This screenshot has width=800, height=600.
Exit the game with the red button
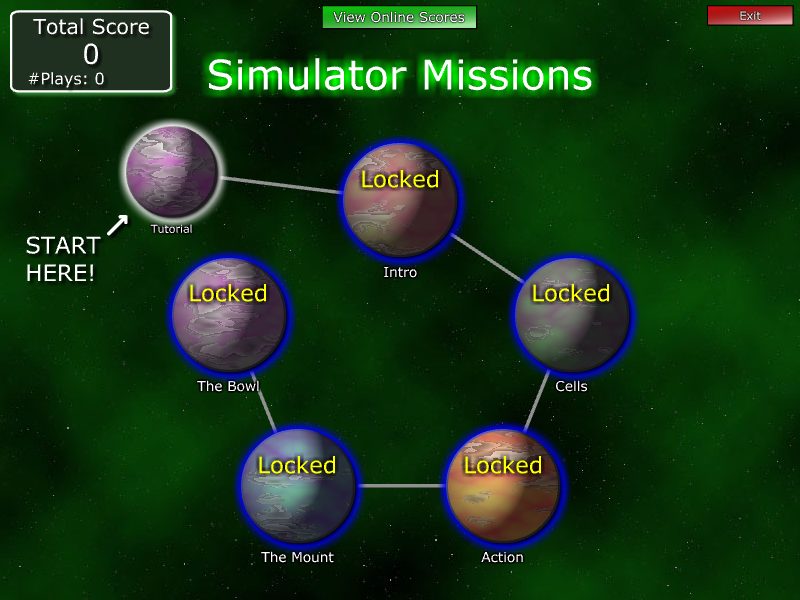click(x=749, y=16)
